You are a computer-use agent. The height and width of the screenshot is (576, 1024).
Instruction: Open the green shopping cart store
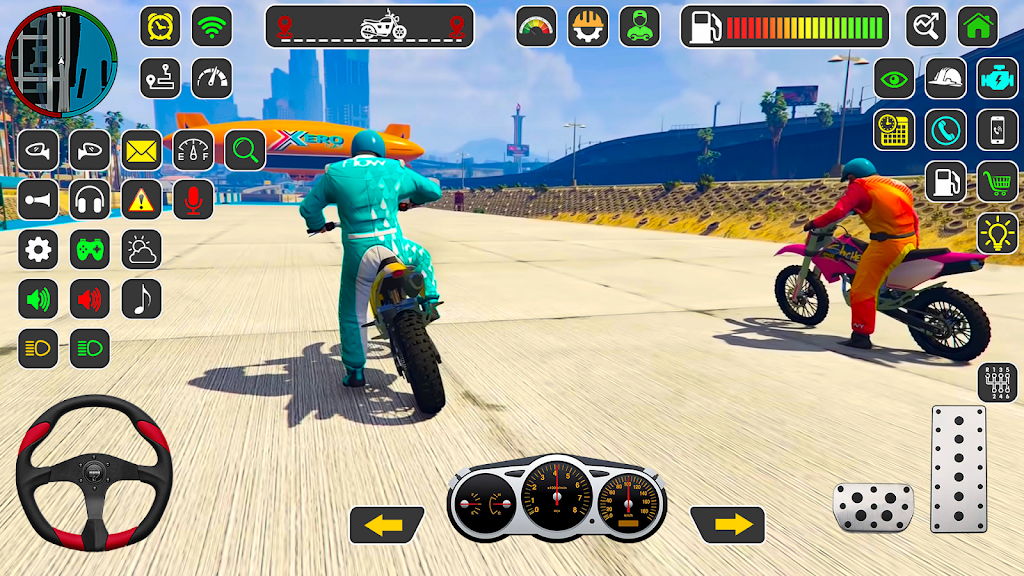click(x=997, y=181)
